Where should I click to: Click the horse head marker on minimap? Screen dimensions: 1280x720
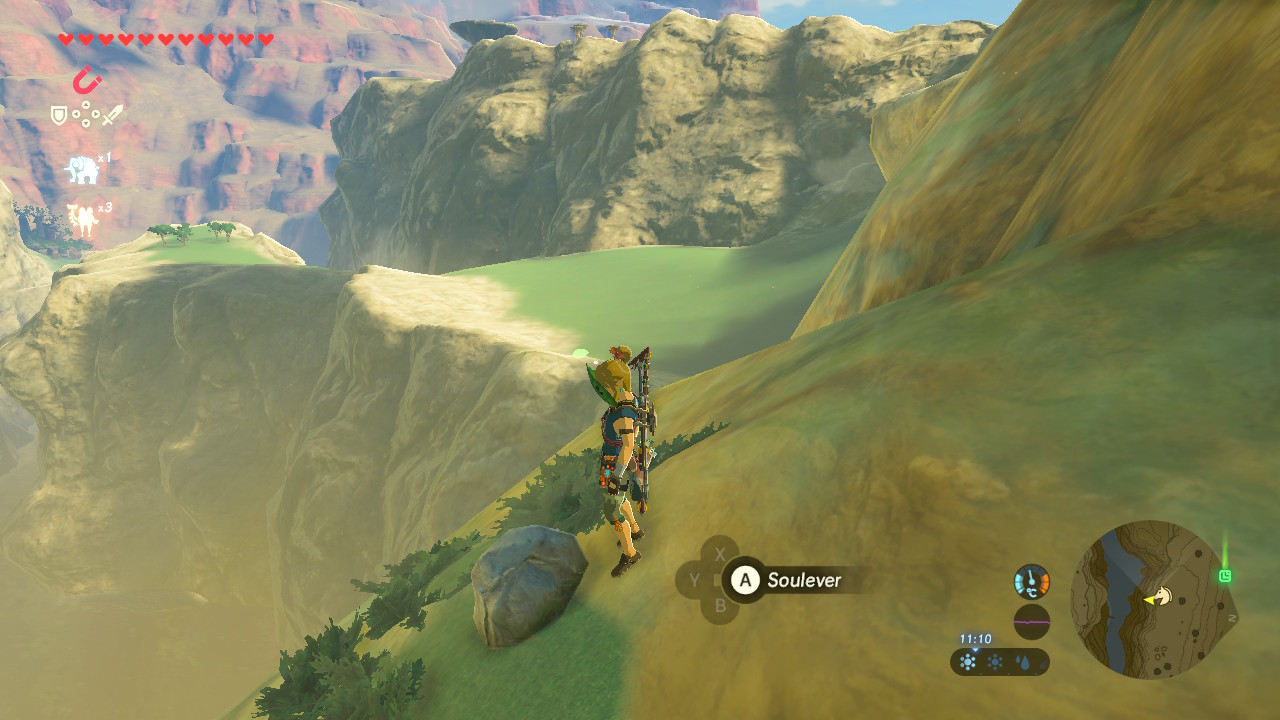pyautogui.click(x=1157, y=598)
